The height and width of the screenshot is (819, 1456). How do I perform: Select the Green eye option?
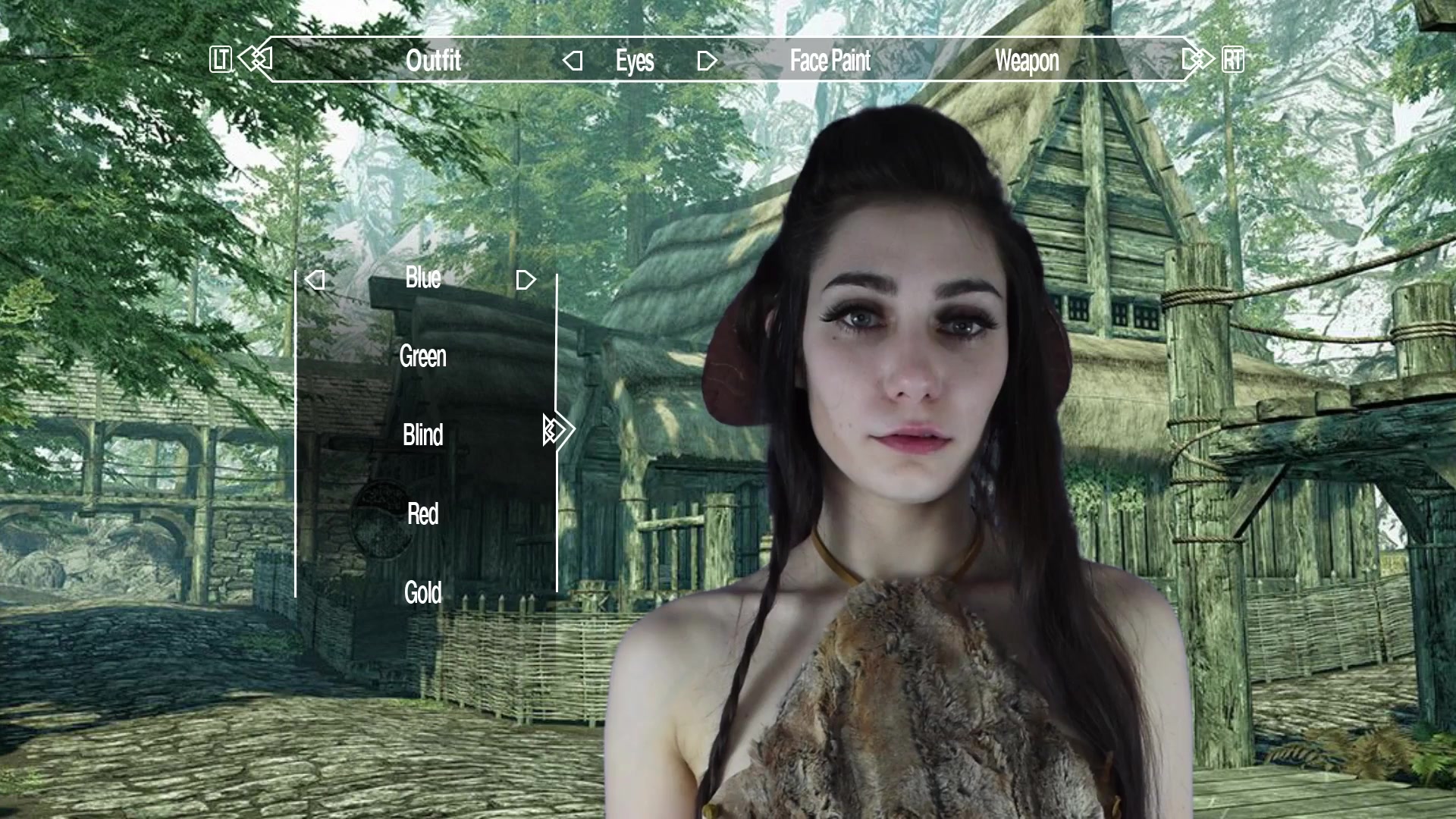(x=423, y=357)
